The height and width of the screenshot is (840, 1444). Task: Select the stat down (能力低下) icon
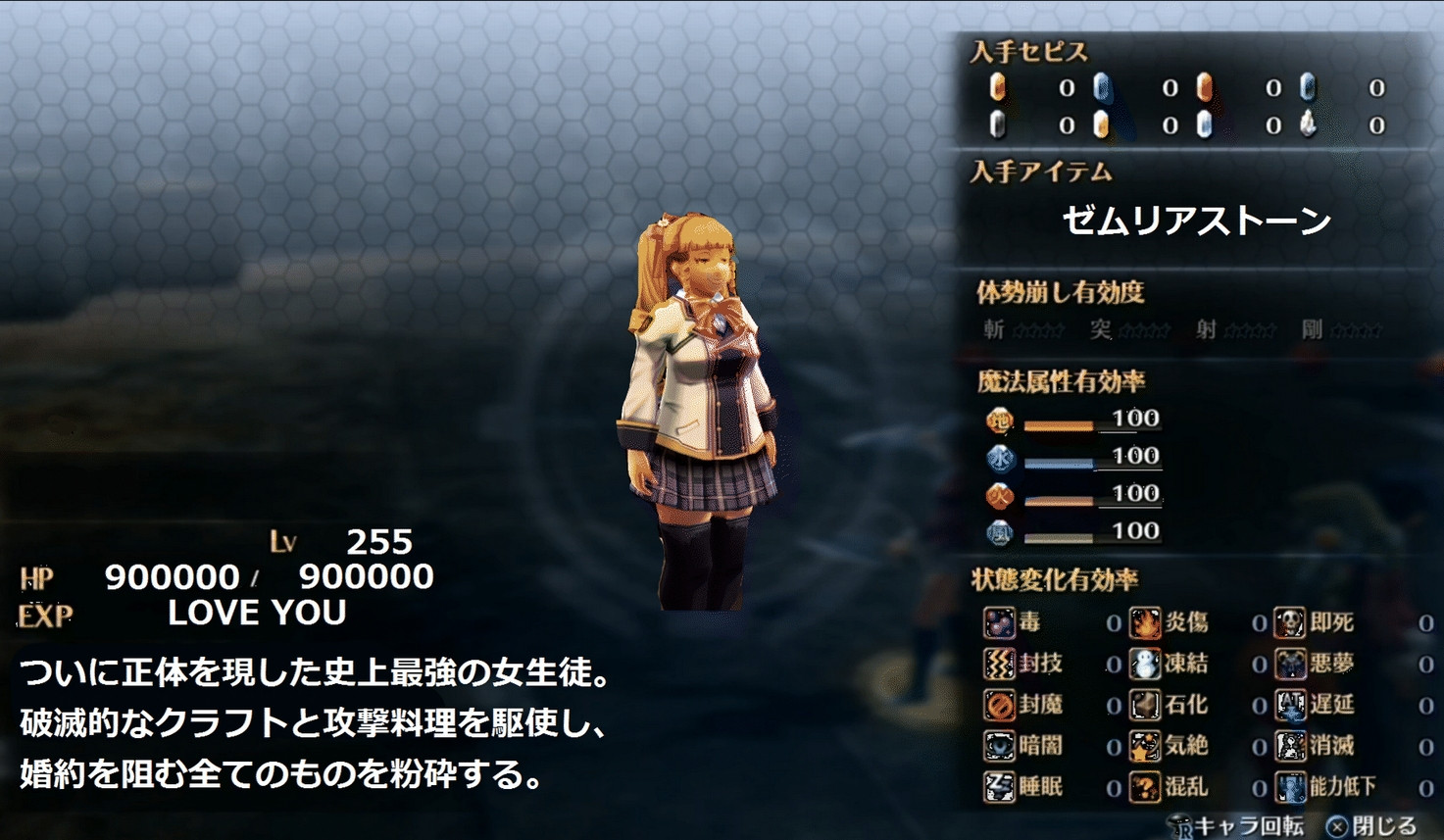coord(1290,787)
